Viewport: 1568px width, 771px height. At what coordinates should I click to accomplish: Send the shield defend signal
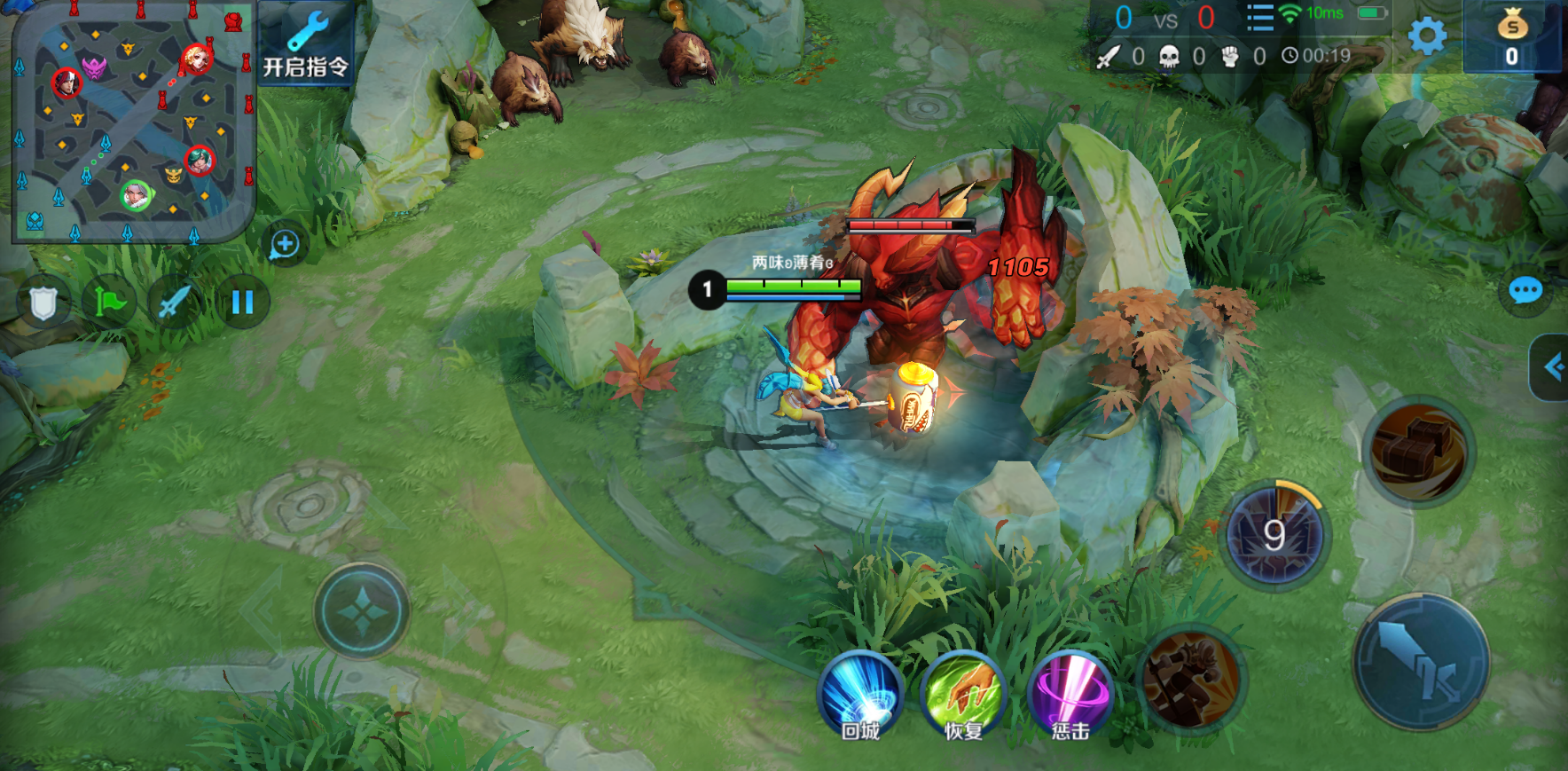pos(43,303)
